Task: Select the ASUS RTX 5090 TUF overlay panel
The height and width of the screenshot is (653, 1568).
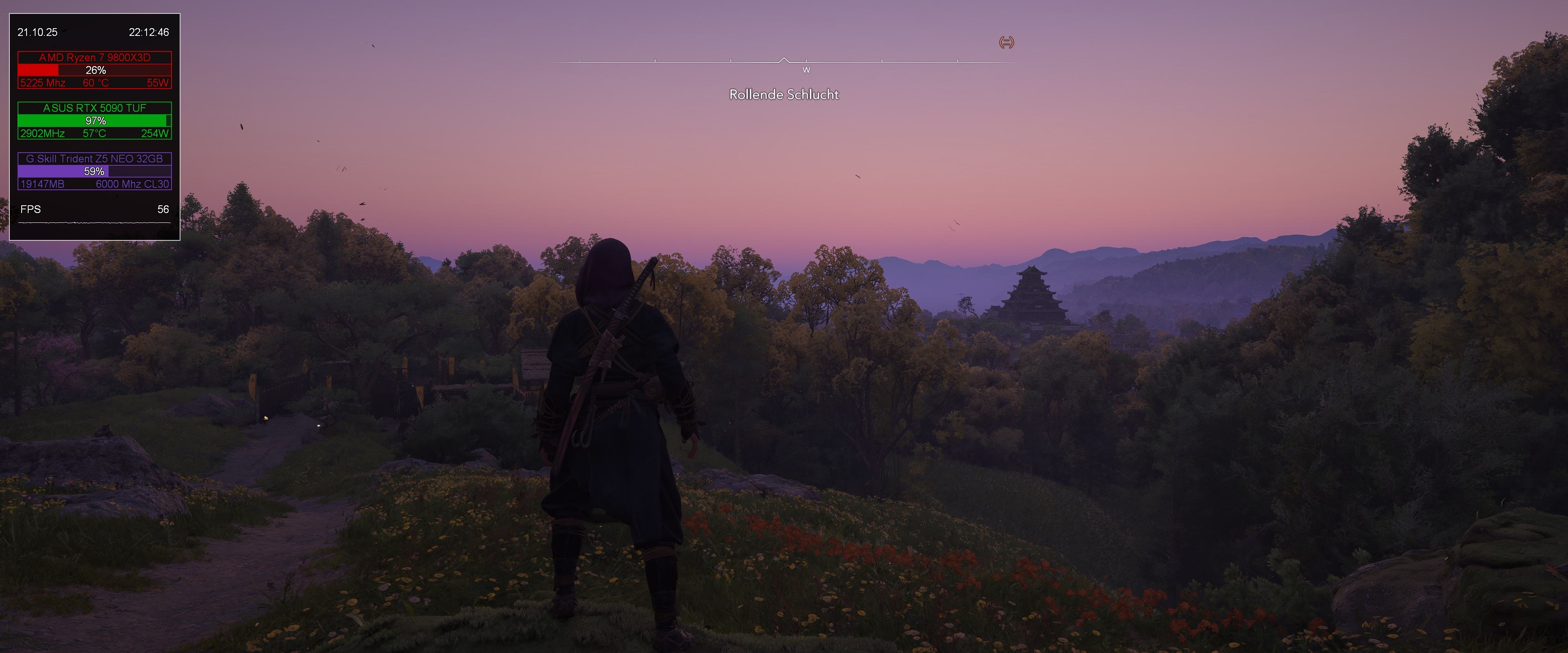Action: (x=94, y=120)
